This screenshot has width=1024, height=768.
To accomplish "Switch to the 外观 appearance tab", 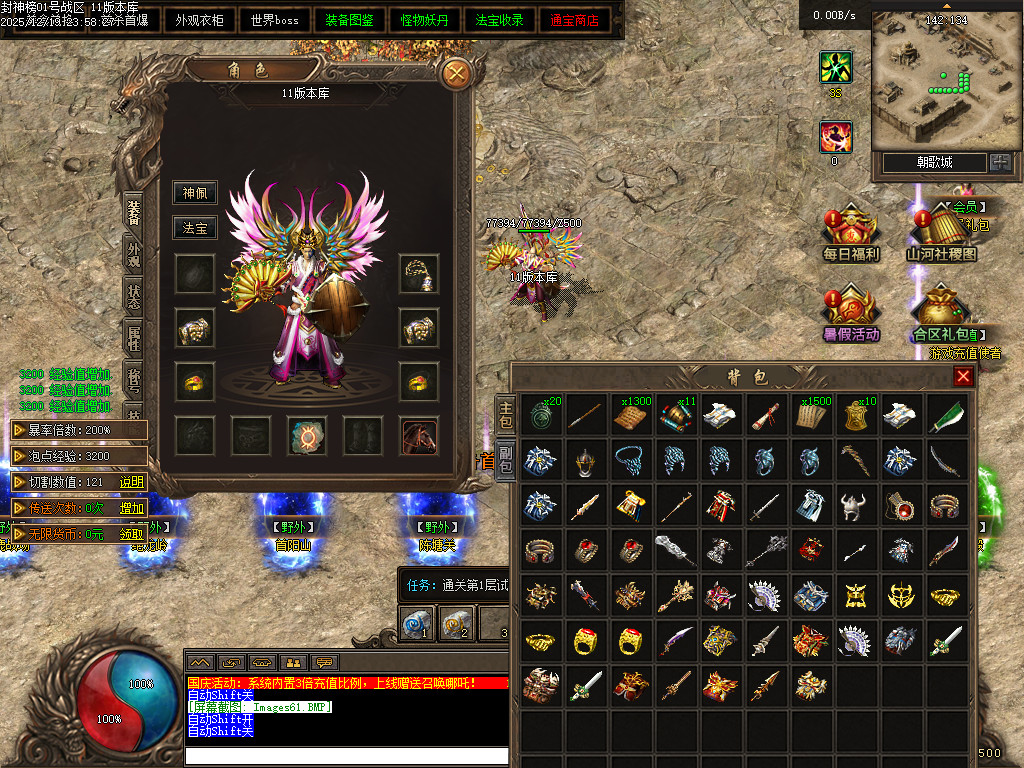I will pyautogui.click(x=134, y=254).
